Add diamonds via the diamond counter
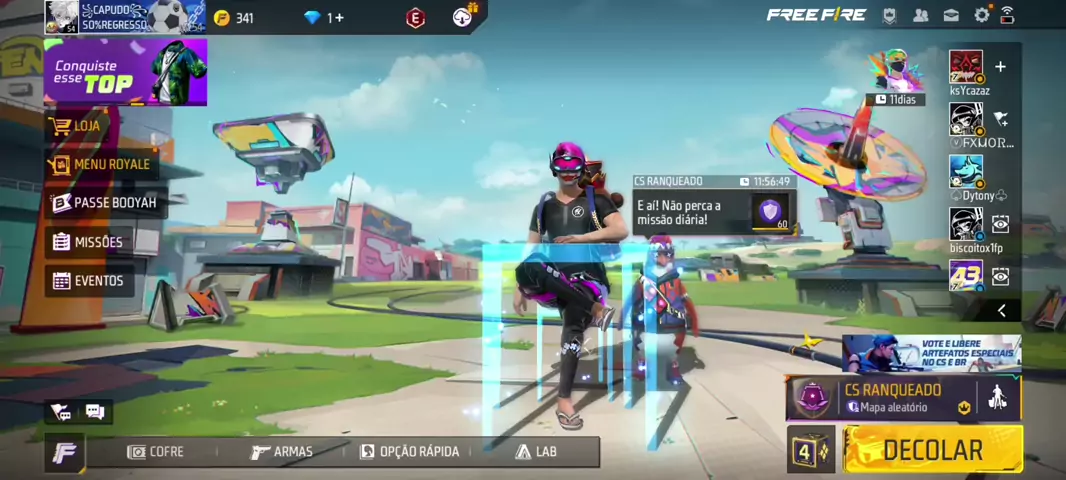 point(326,18)
